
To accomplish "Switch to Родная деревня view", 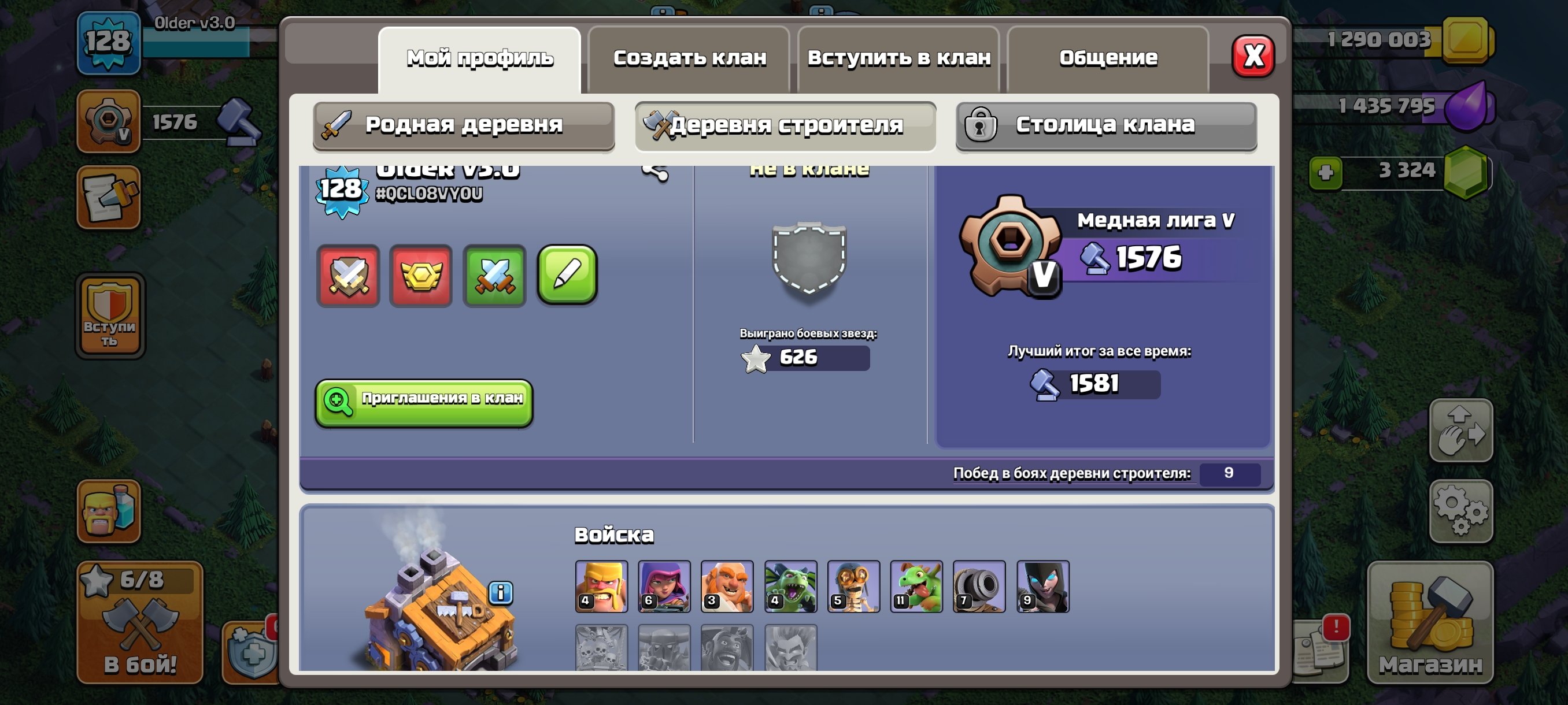I will [465, 126].
